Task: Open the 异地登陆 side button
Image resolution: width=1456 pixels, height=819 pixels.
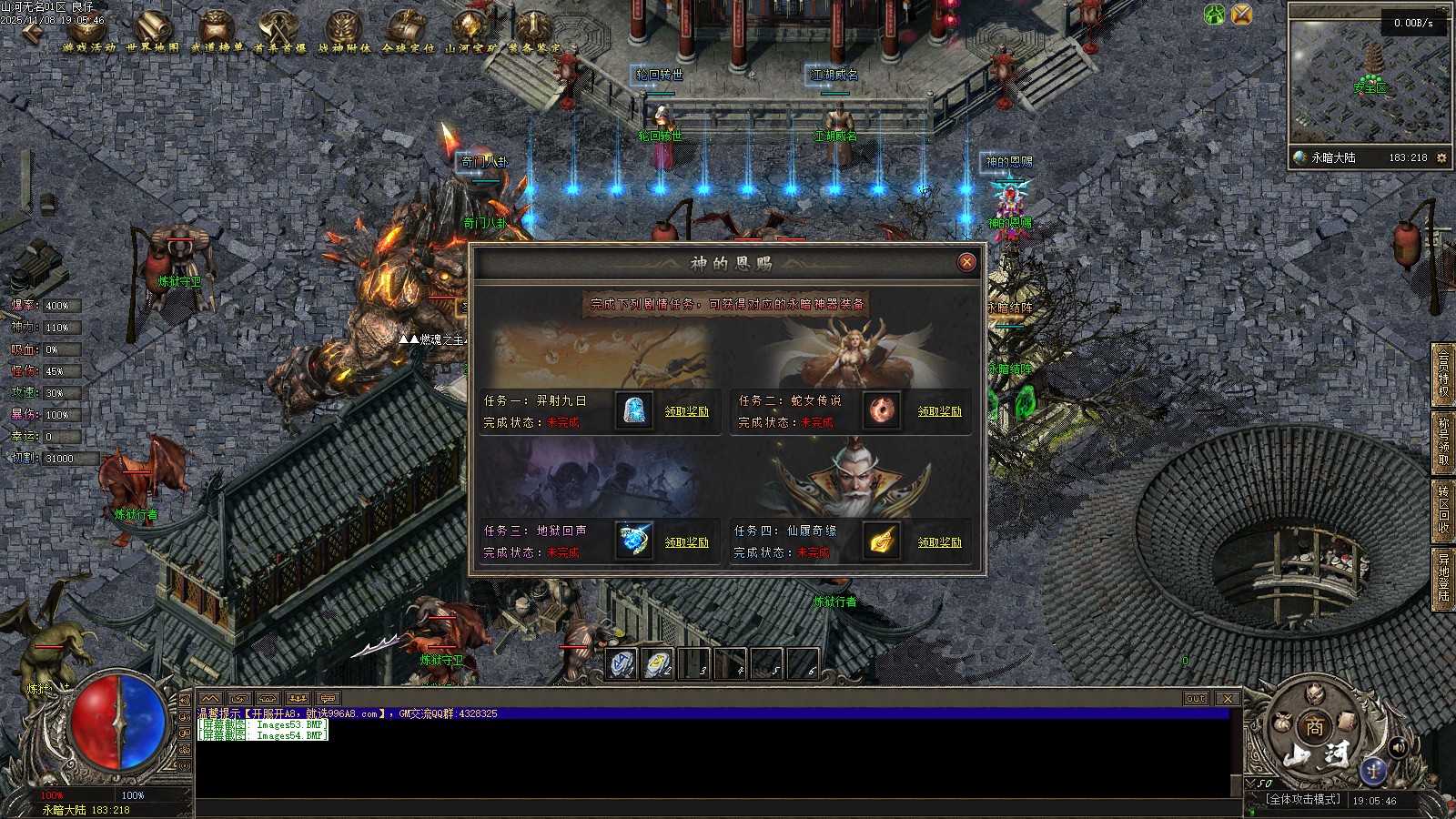Action: click(1443, 578)
